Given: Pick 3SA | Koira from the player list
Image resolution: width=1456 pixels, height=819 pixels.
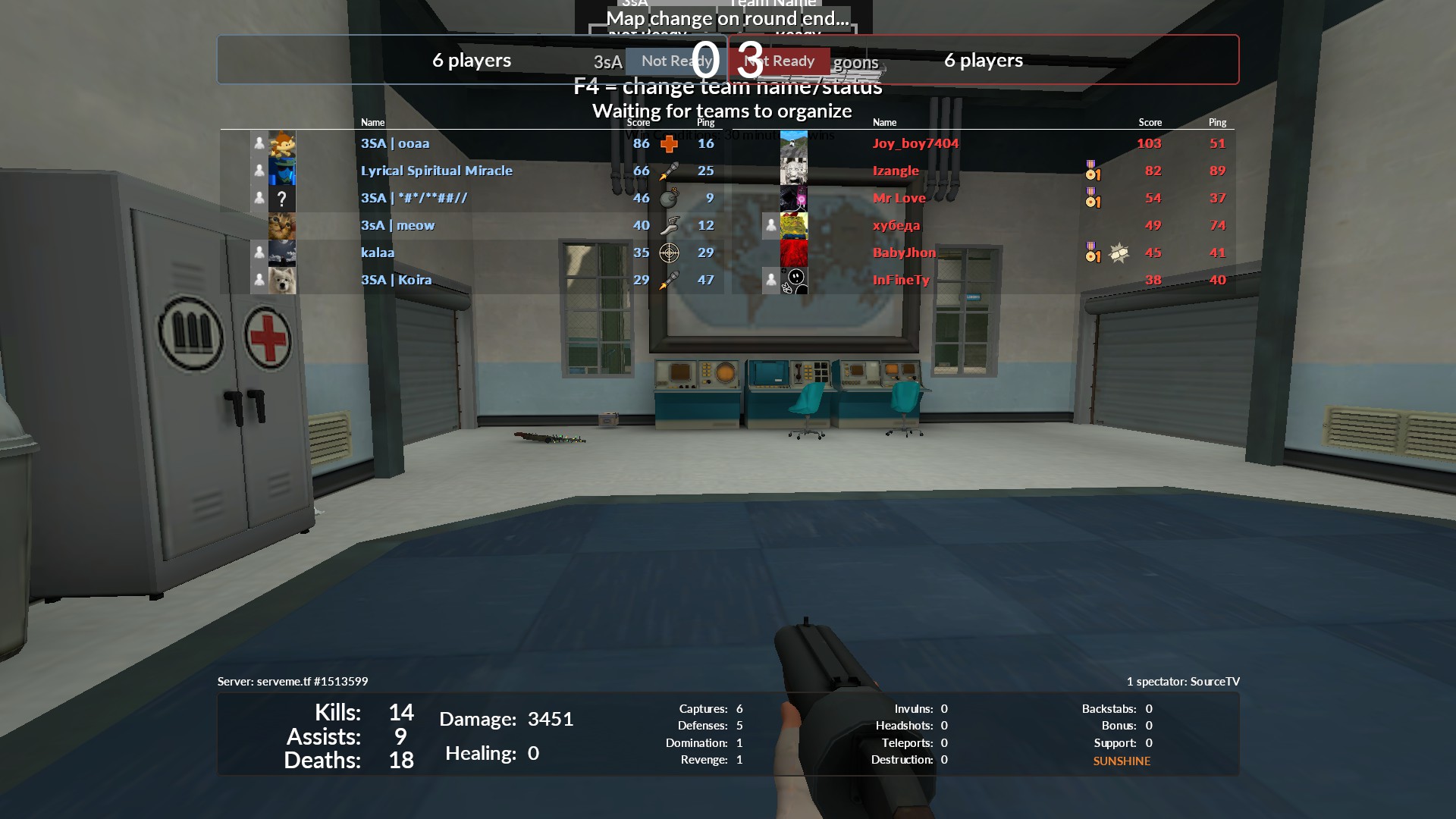Looking at the screenshot, I should pyautogui.click(x=396, y=280).
